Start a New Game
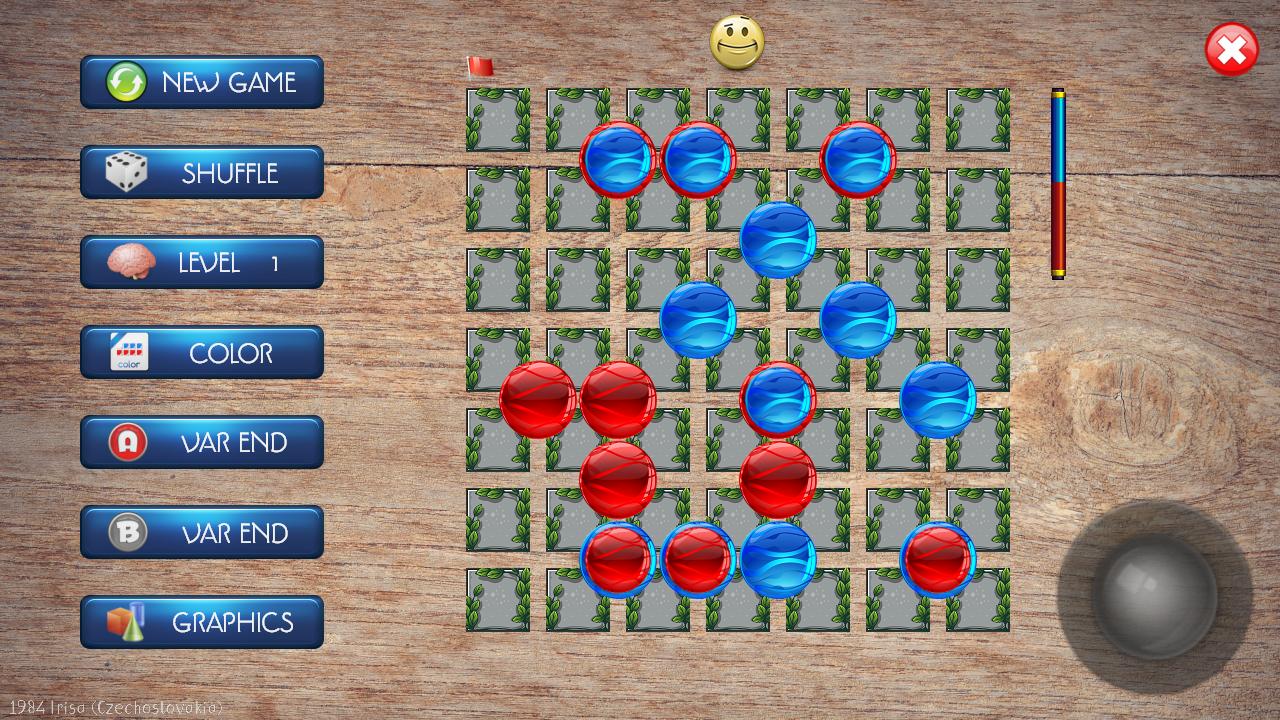 point(202,82)
